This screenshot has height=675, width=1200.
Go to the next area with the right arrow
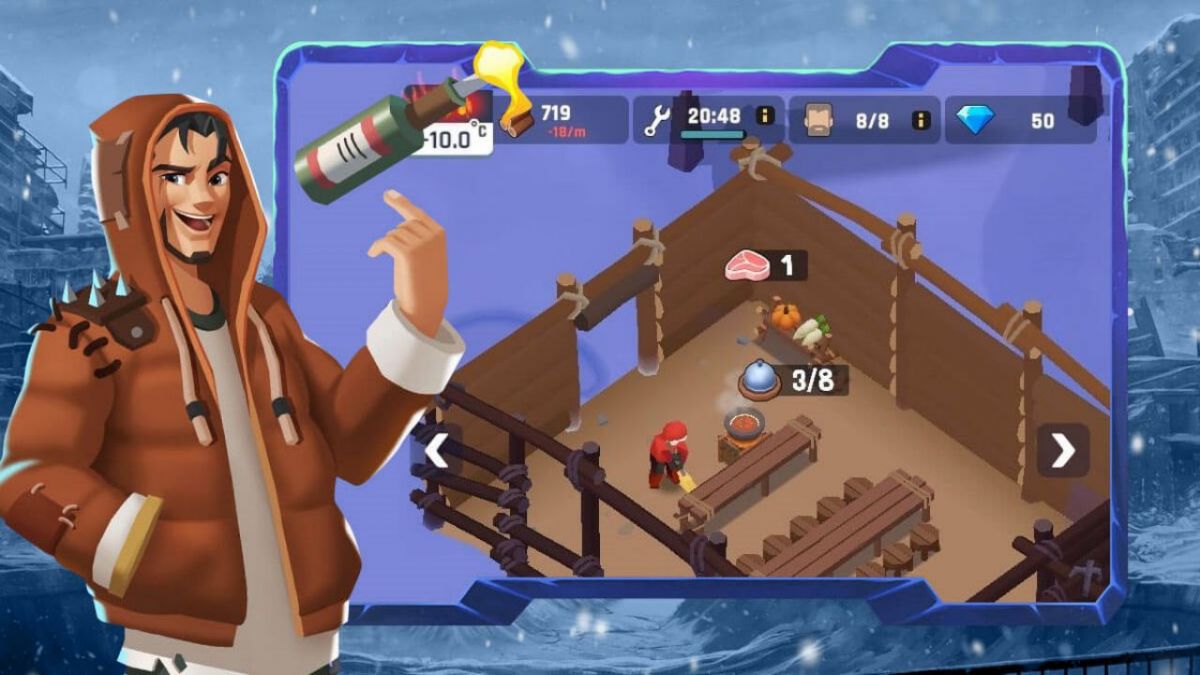(1062, 451)
